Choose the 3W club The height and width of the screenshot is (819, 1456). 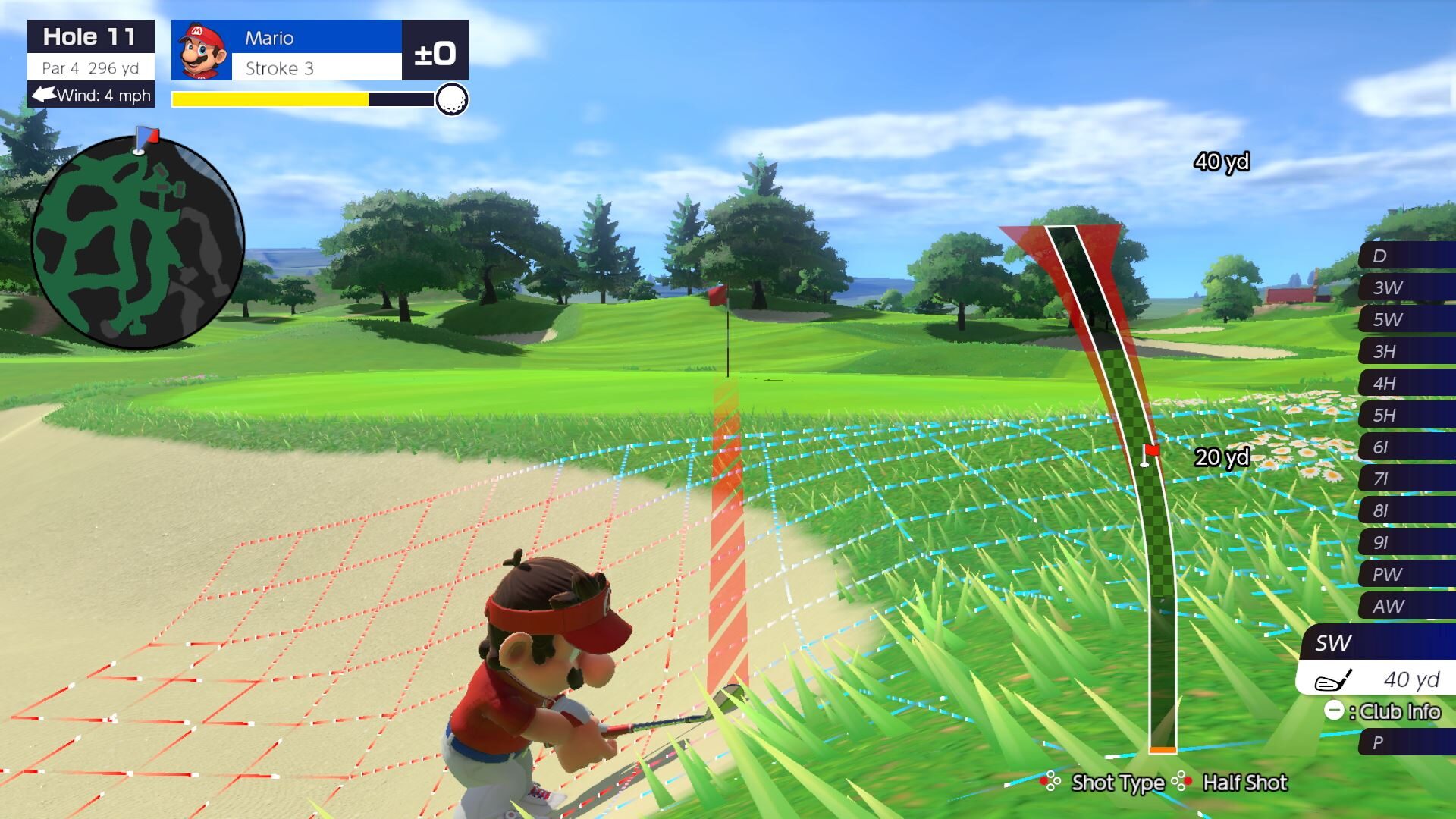[1405, 287]
